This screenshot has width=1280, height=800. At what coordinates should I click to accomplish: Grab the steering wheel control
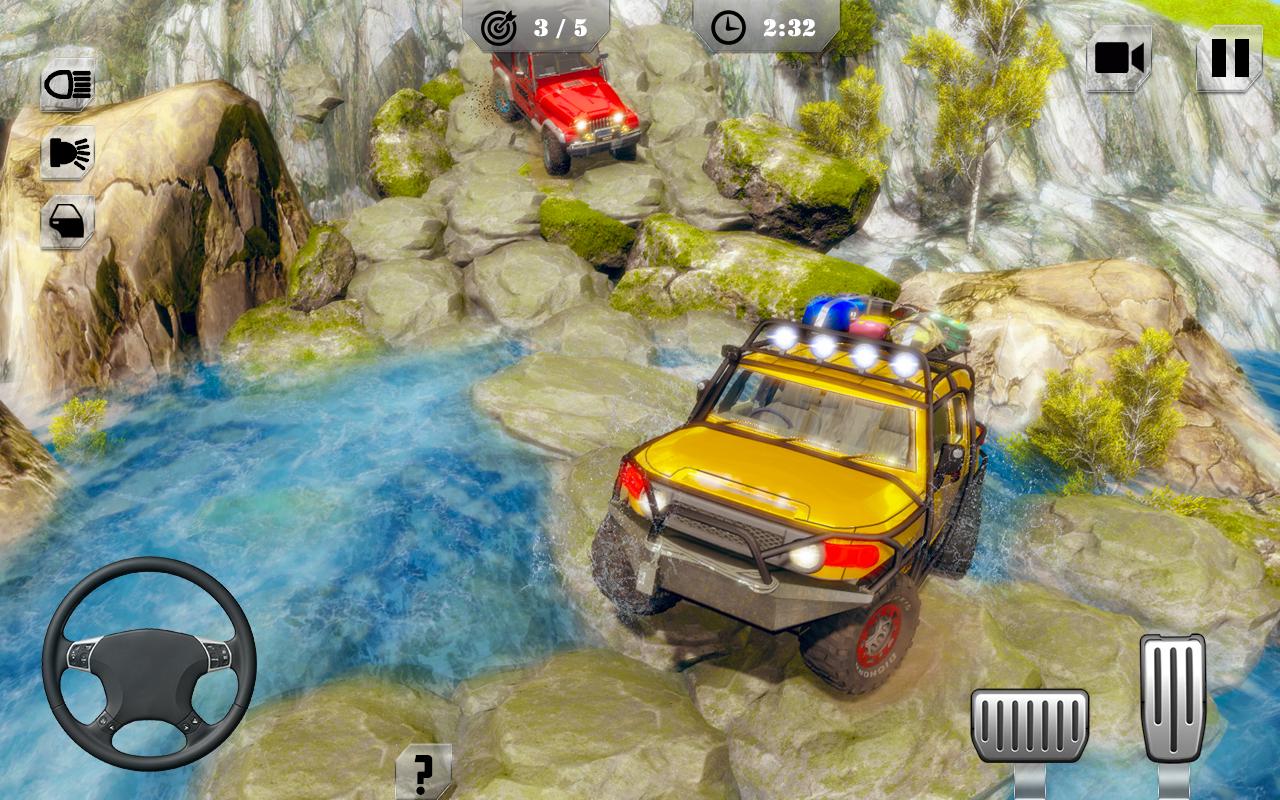point(148,660)
